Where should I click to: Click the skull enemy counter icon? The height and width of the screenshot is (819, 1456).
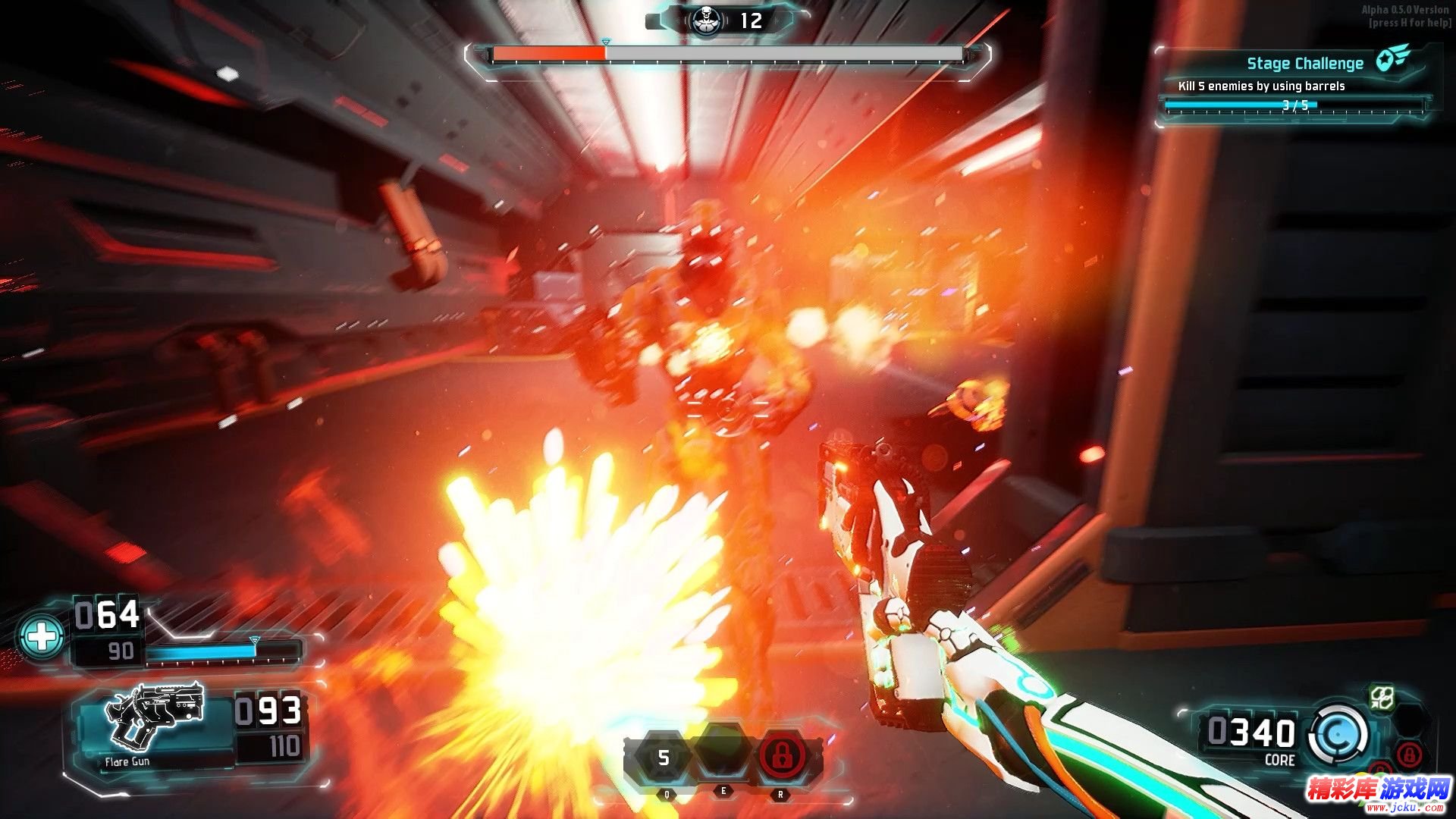coord(704,20)
